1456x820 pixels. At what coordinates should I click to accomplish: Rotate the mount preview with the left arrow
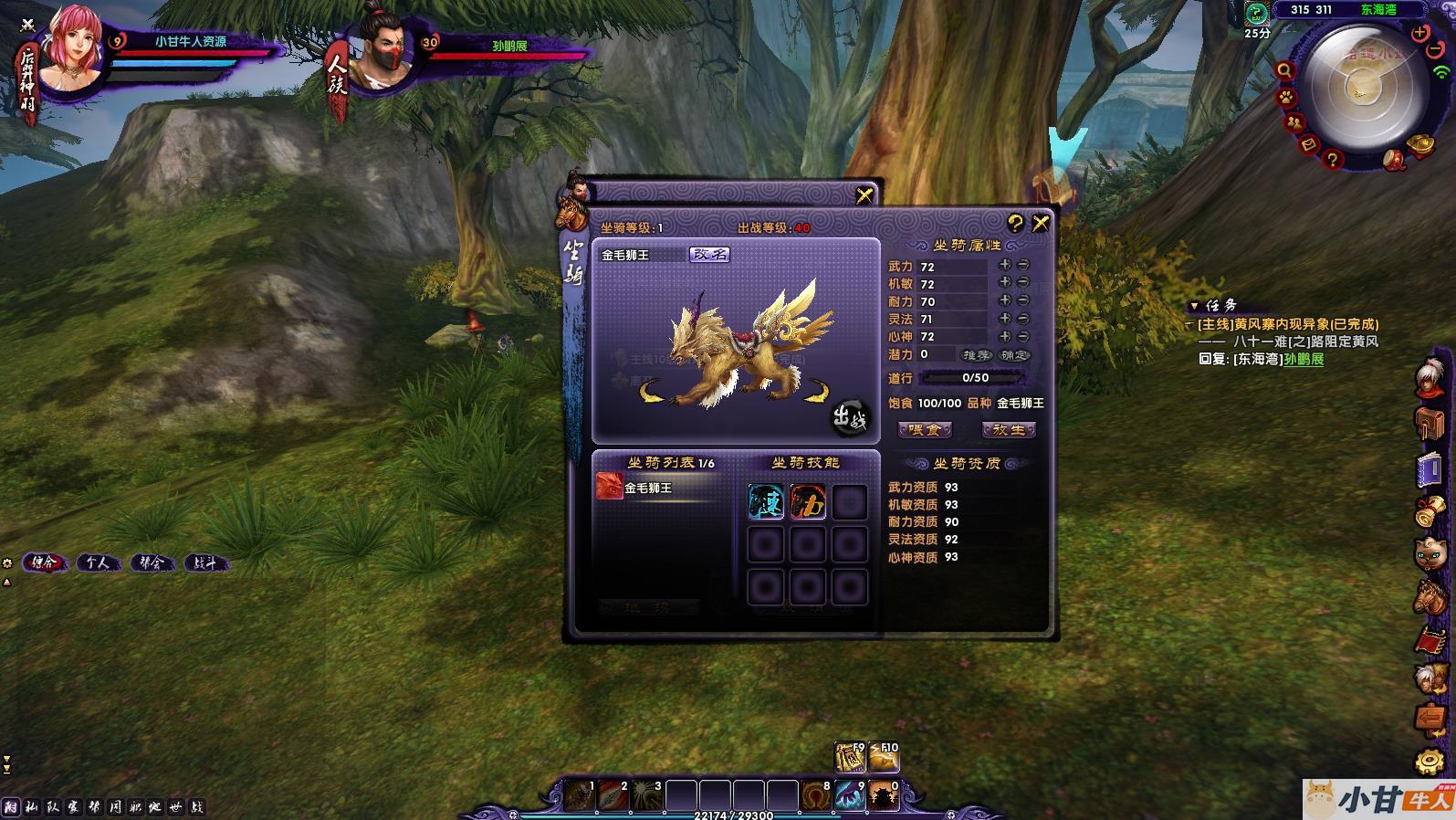click(652, 393)
